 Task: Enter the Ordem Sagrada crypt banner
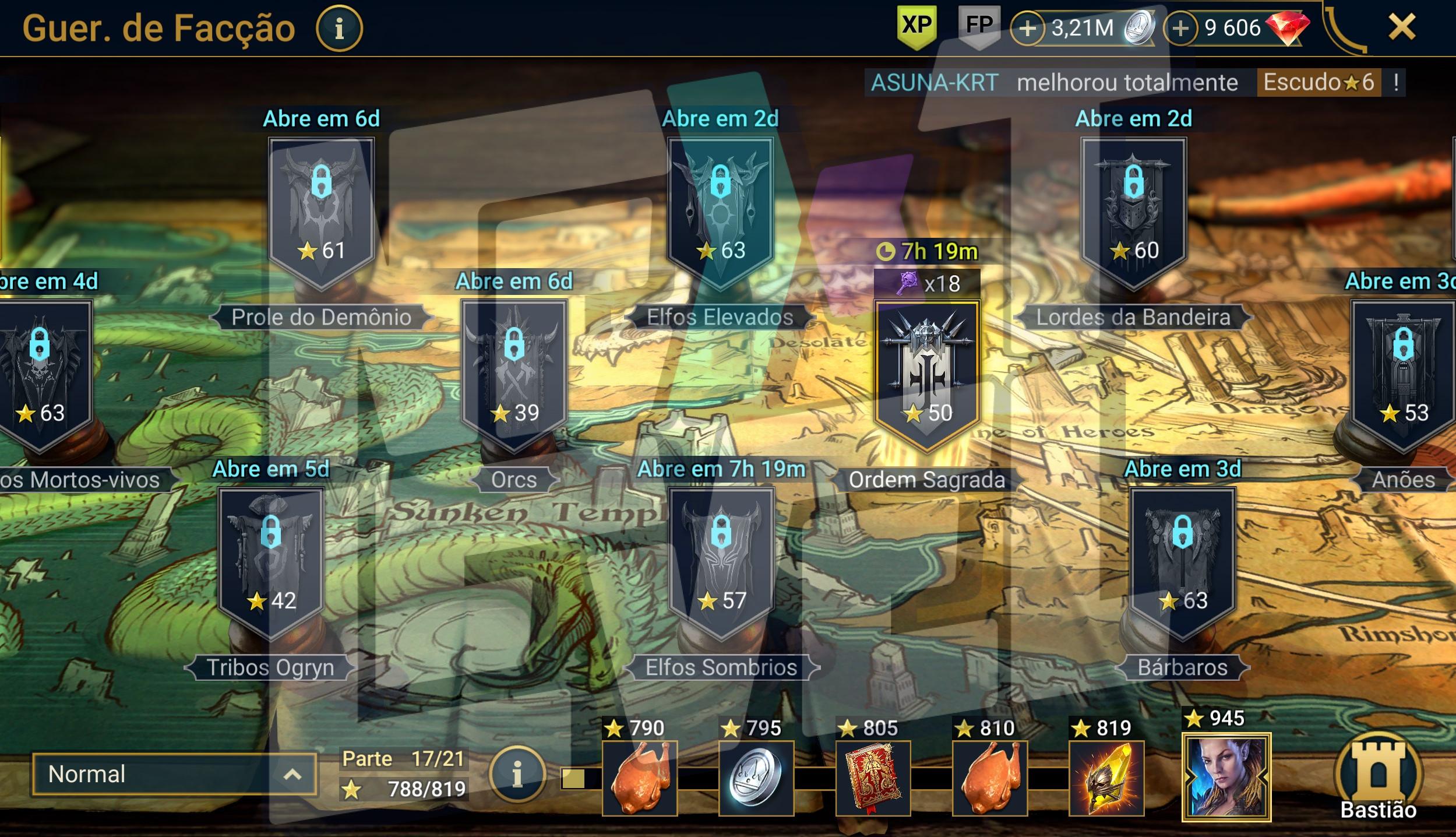[926, 373]
